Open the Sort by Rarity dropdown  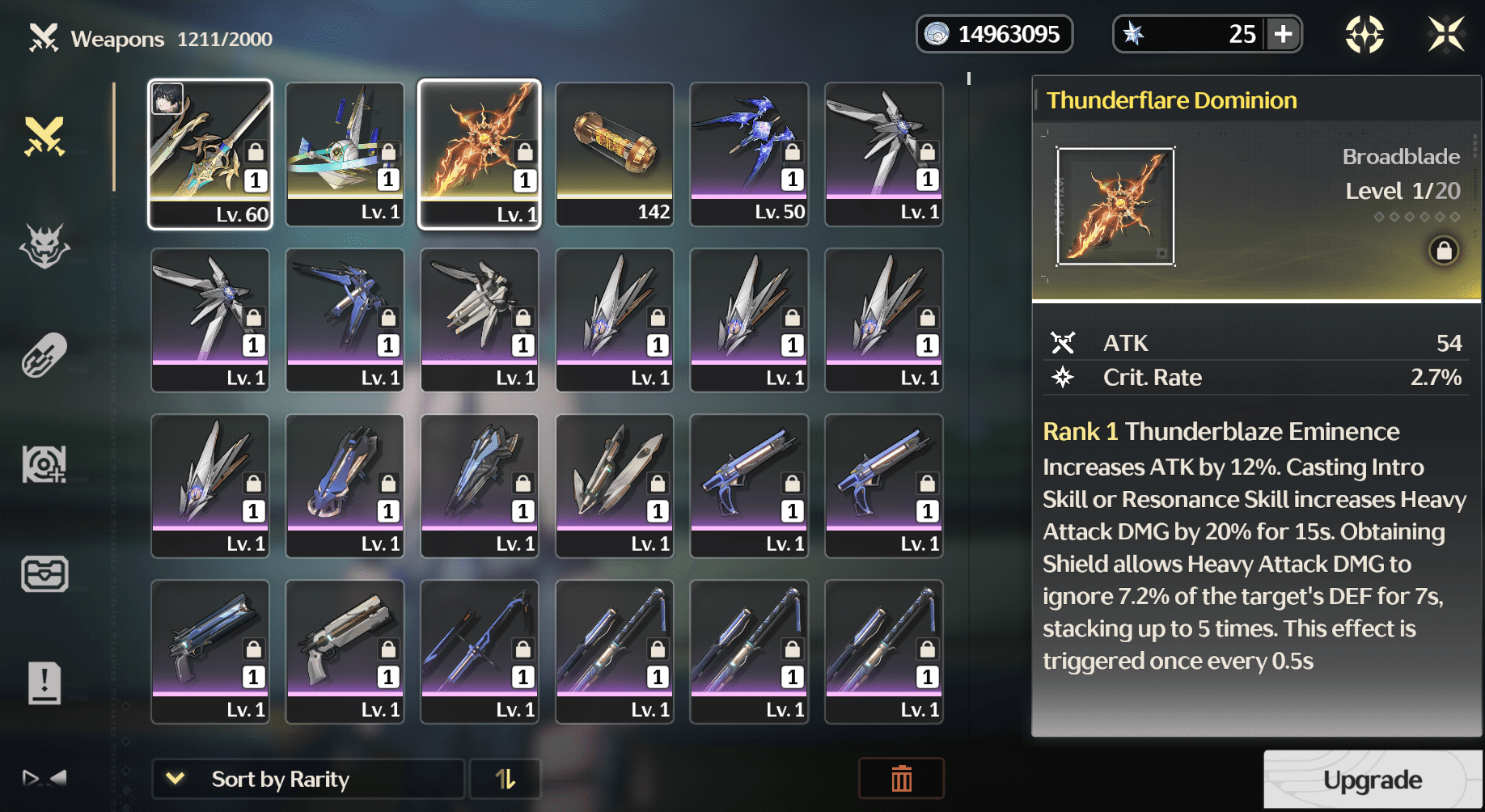pos(307,779)
